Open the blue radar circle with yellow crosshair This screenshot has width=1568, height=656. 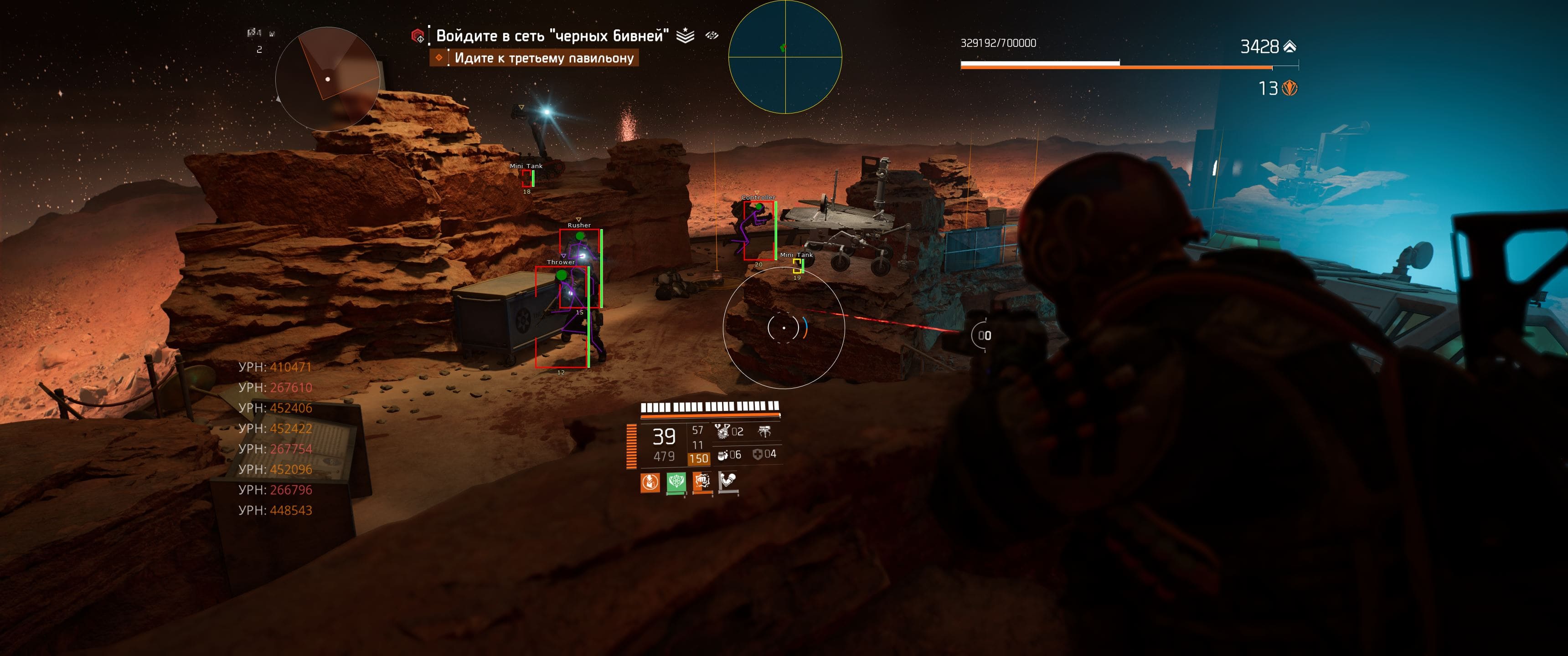(784, 57)
